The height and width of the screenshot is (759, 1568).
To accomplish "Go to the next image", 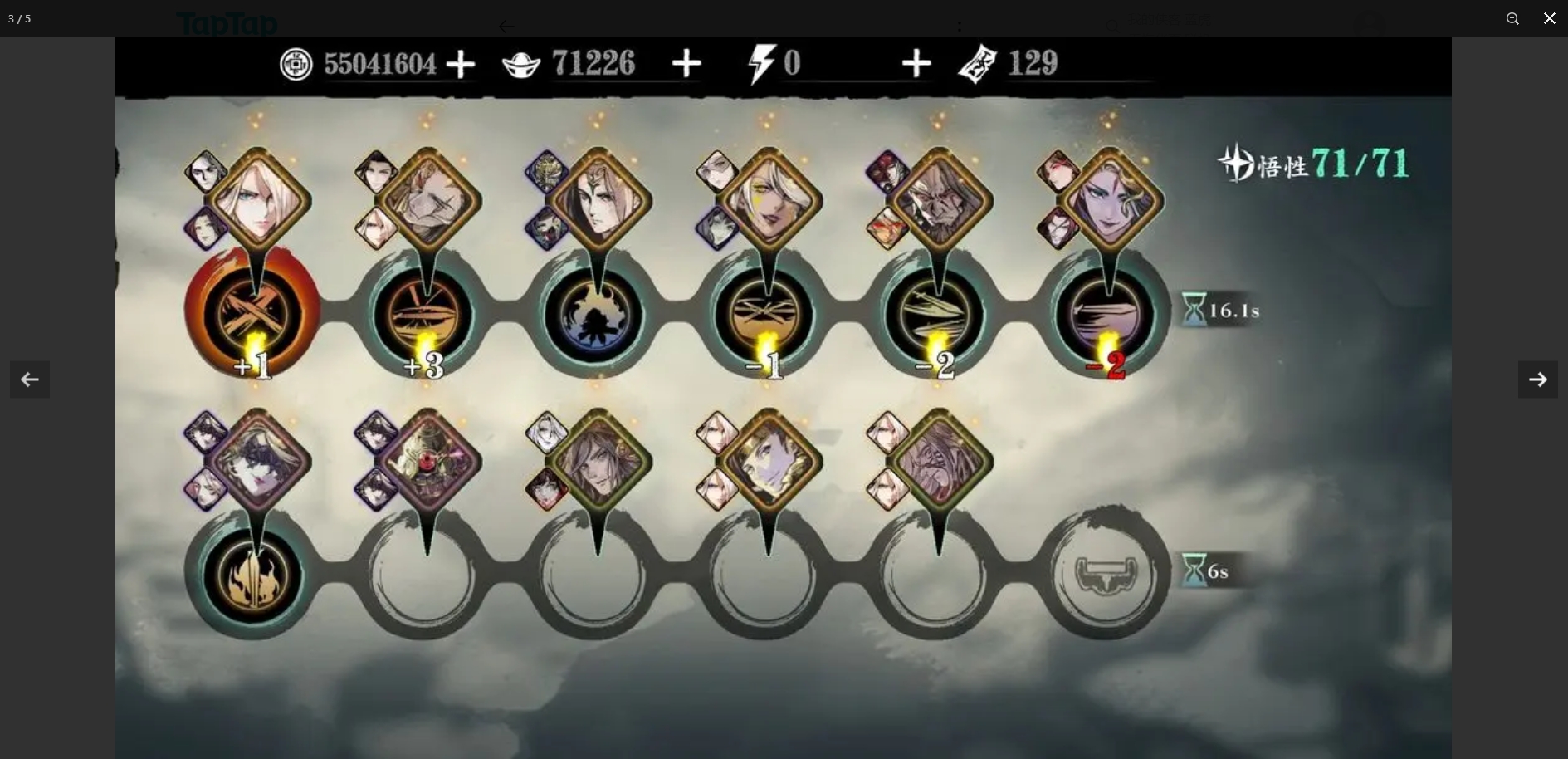I will pos(1537,379).
